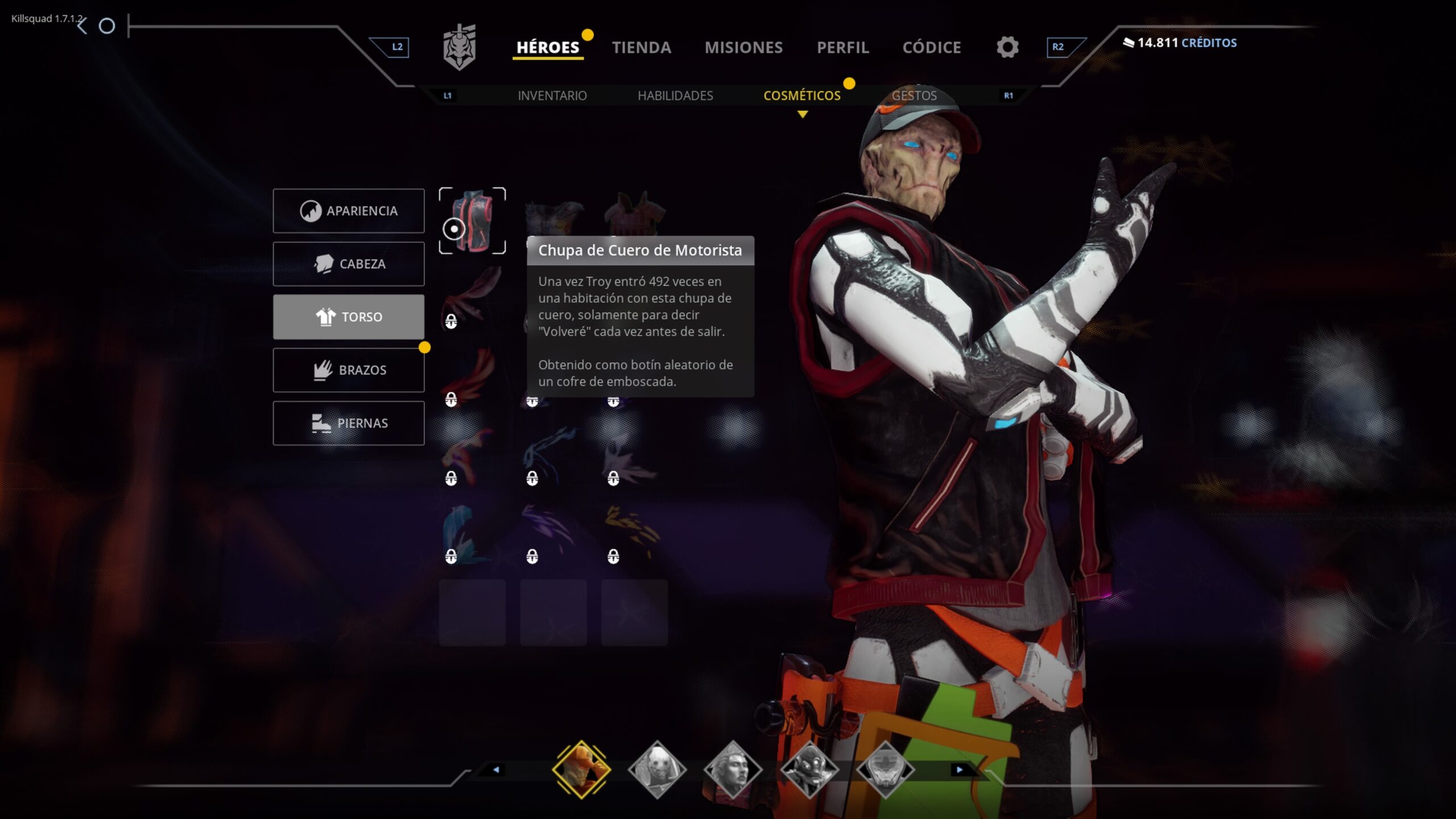
Task: Open the Gestos sub-tab
Action: [x=914, y=96]
